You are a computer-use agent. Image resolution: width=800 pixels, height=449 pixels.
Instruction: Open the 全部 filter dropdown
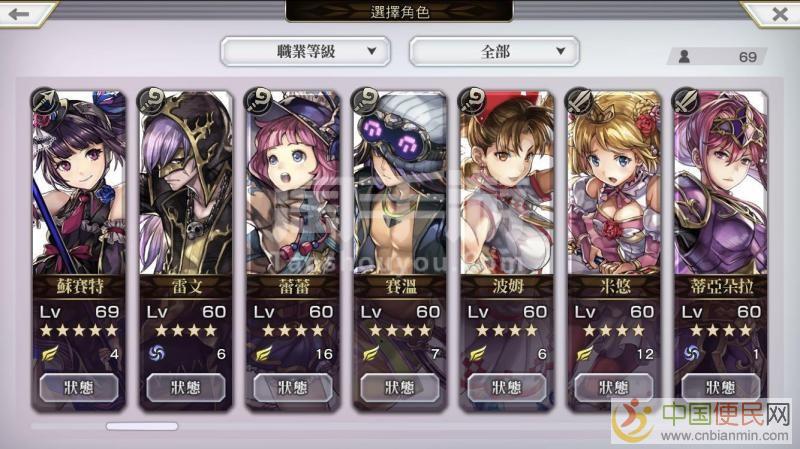tap(494, 50)
